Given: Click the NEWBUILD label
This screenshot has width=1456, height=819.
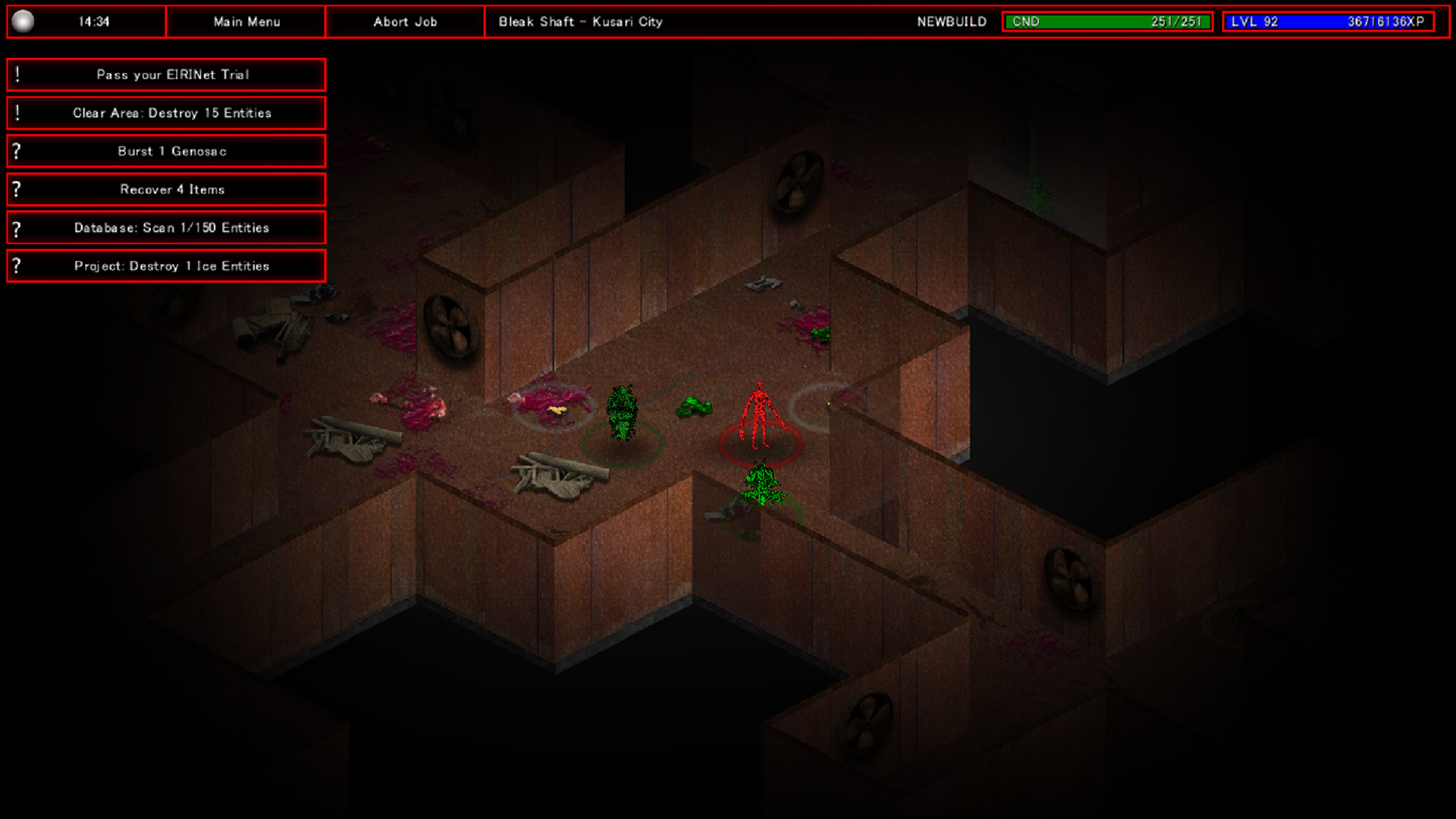Looking at the screenshot, I should [950, 21].
